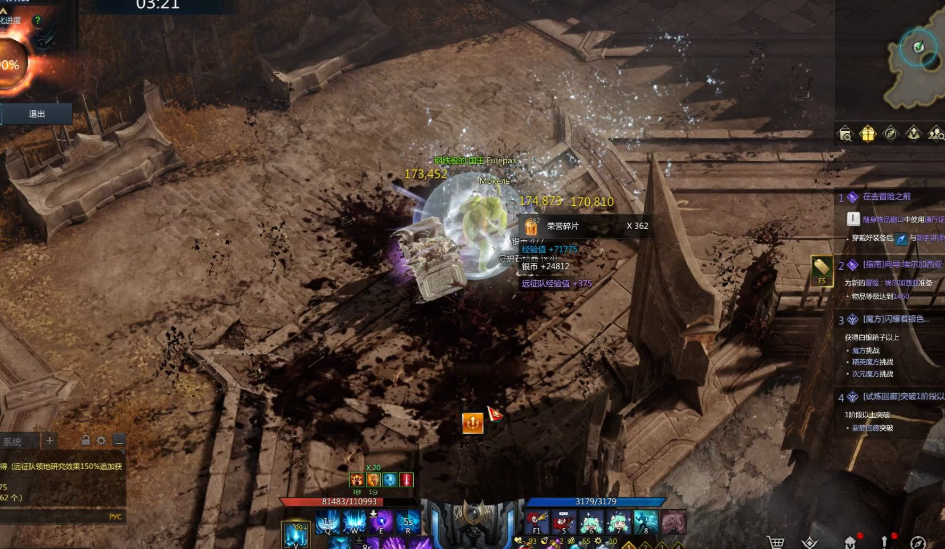This screenshot has height=549, width=945.
Task: Use the W ice burst skill
Action: point(354,522)
